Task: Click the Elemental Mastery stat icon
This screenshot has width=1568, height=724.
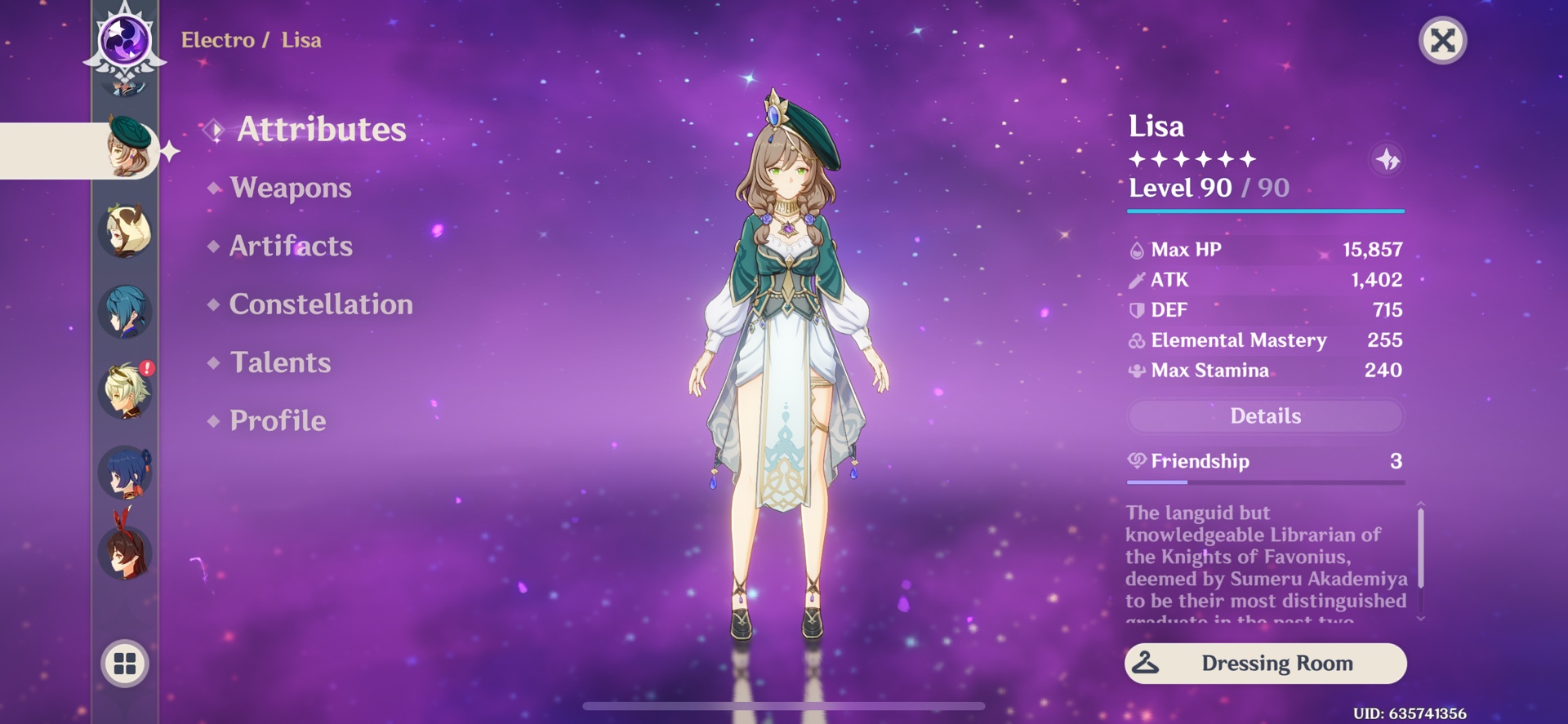Action: (1135, 340)
